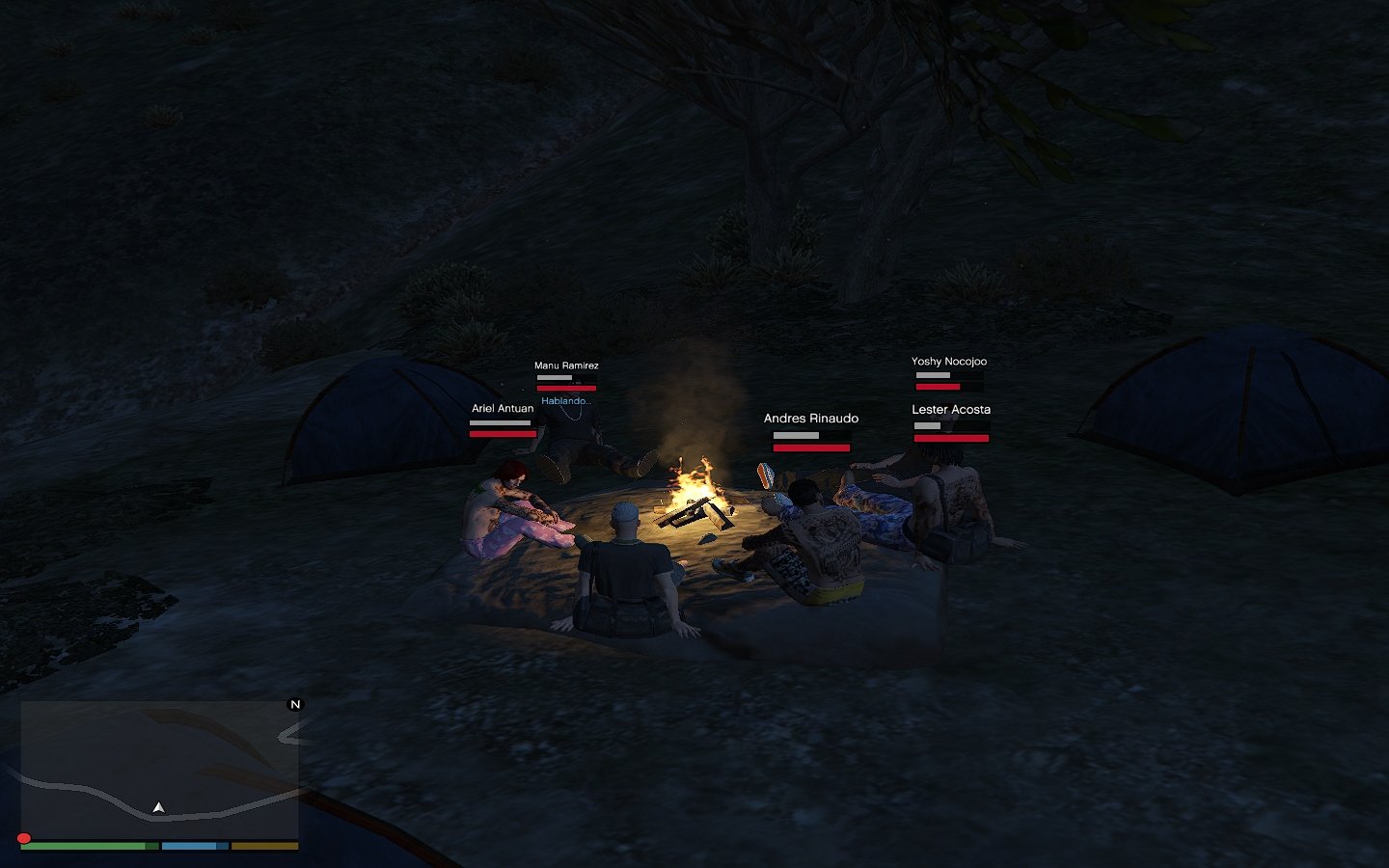Click the minimap in the corner

pyautogui.click(x=159, y=769)
